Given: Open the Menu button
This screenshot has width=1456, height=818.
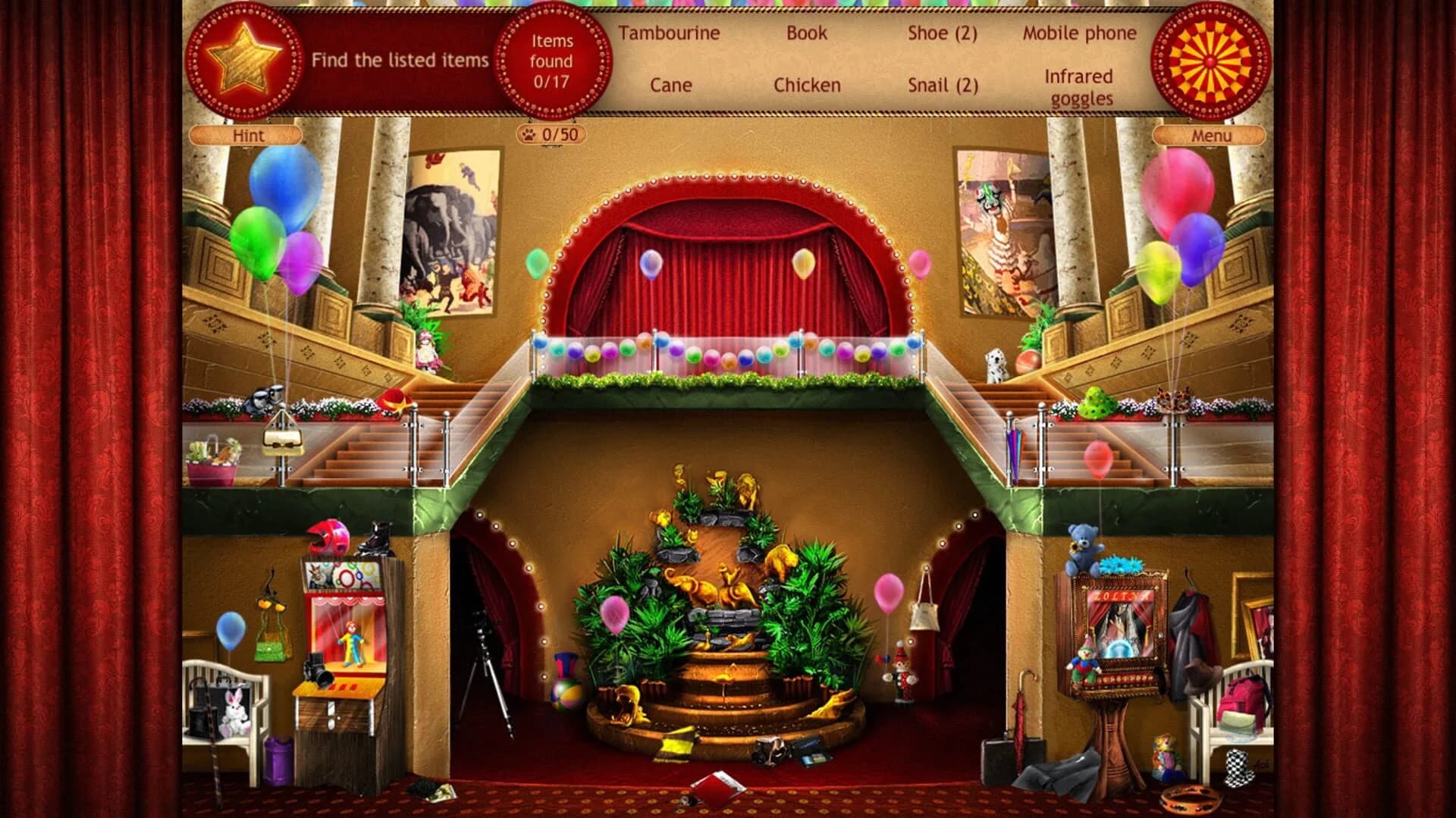Looking at the screenshot, I should coord(1209,136).
